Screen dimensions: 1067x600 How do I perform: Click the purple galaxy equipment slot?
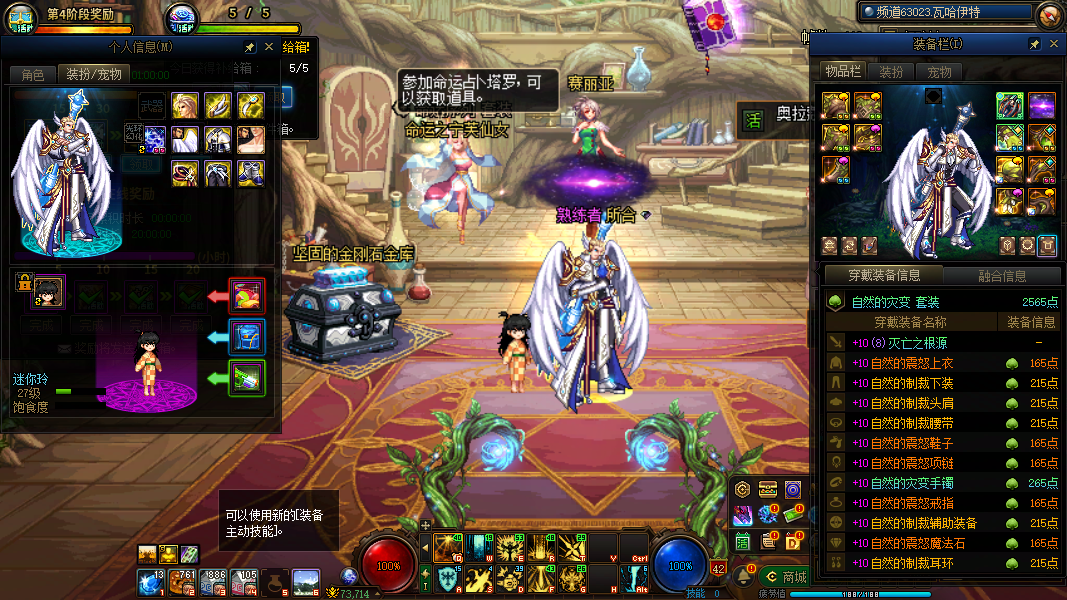point(1041,105)
